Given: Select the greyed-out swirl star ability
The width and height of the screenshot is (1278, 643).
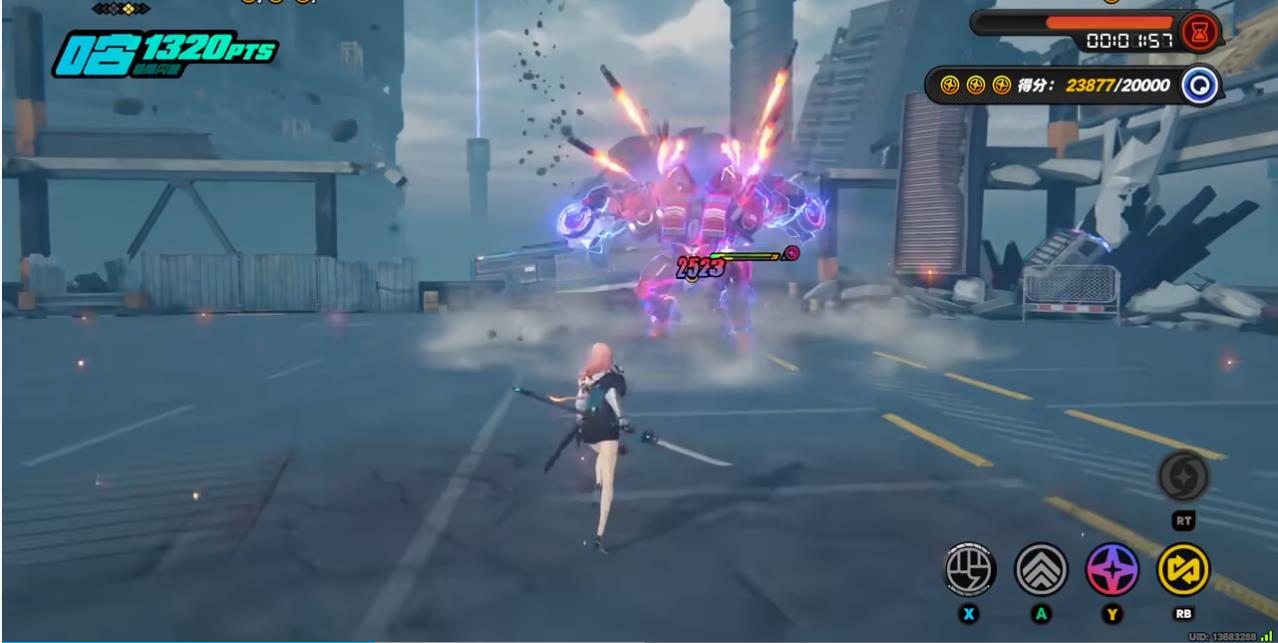Looking at the screenshot, I should tap(1183, 477).
